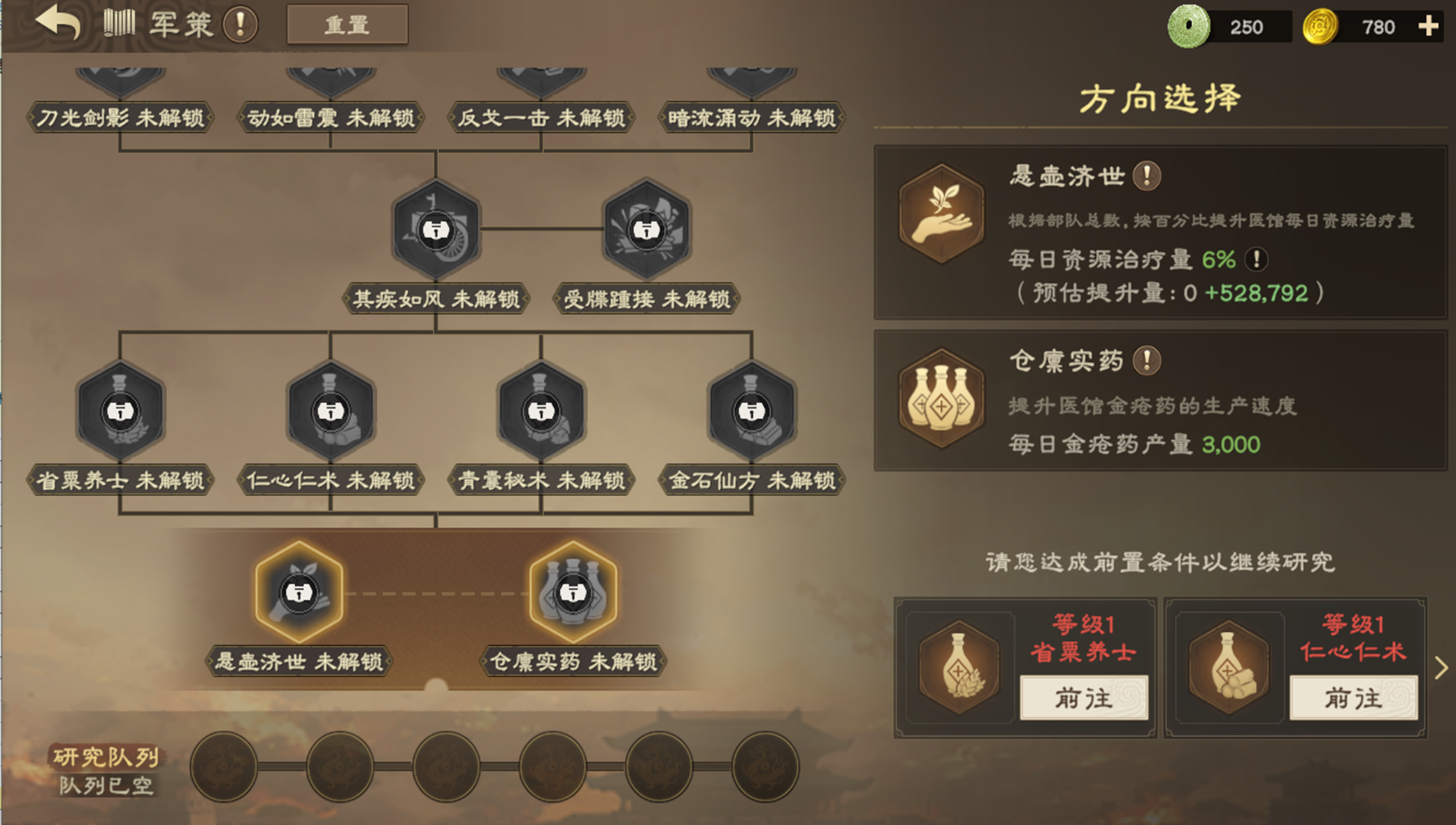Choose the 省粟养士 skill node
The image size is (1456, 825).
[x=120, y=411]
